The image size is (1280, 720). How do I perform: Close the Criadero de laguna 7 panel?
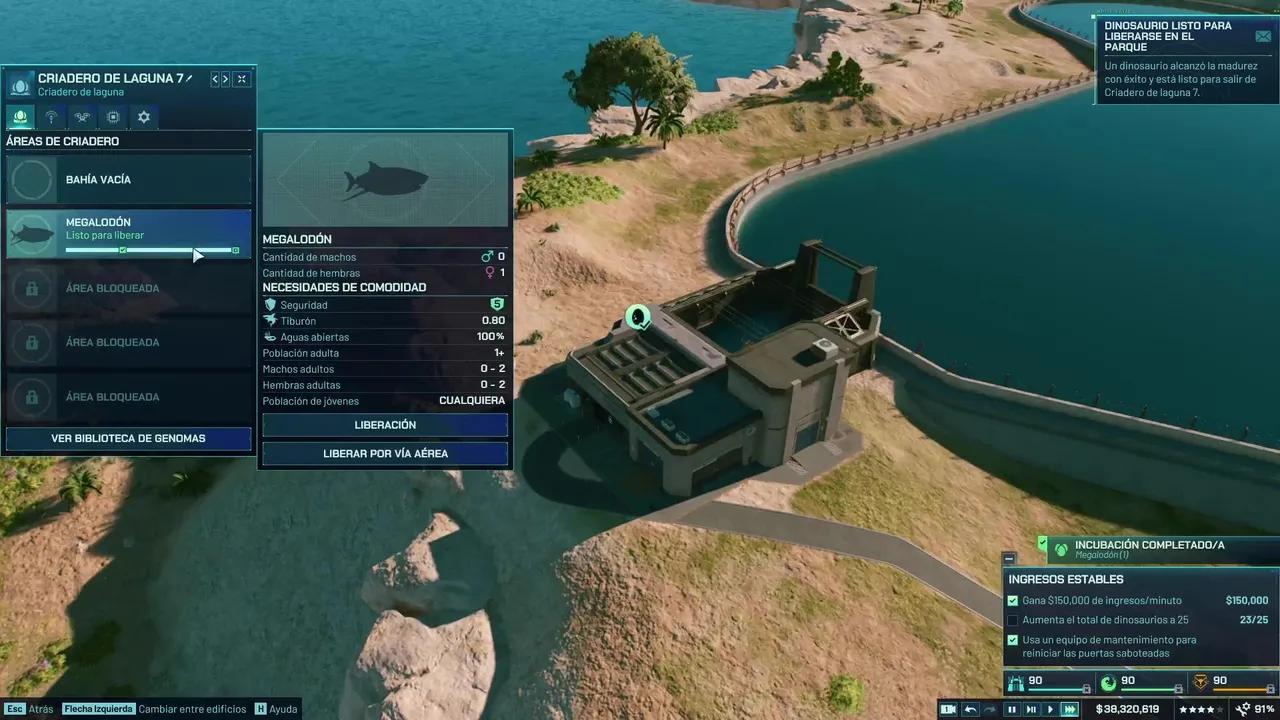[242, 79]
